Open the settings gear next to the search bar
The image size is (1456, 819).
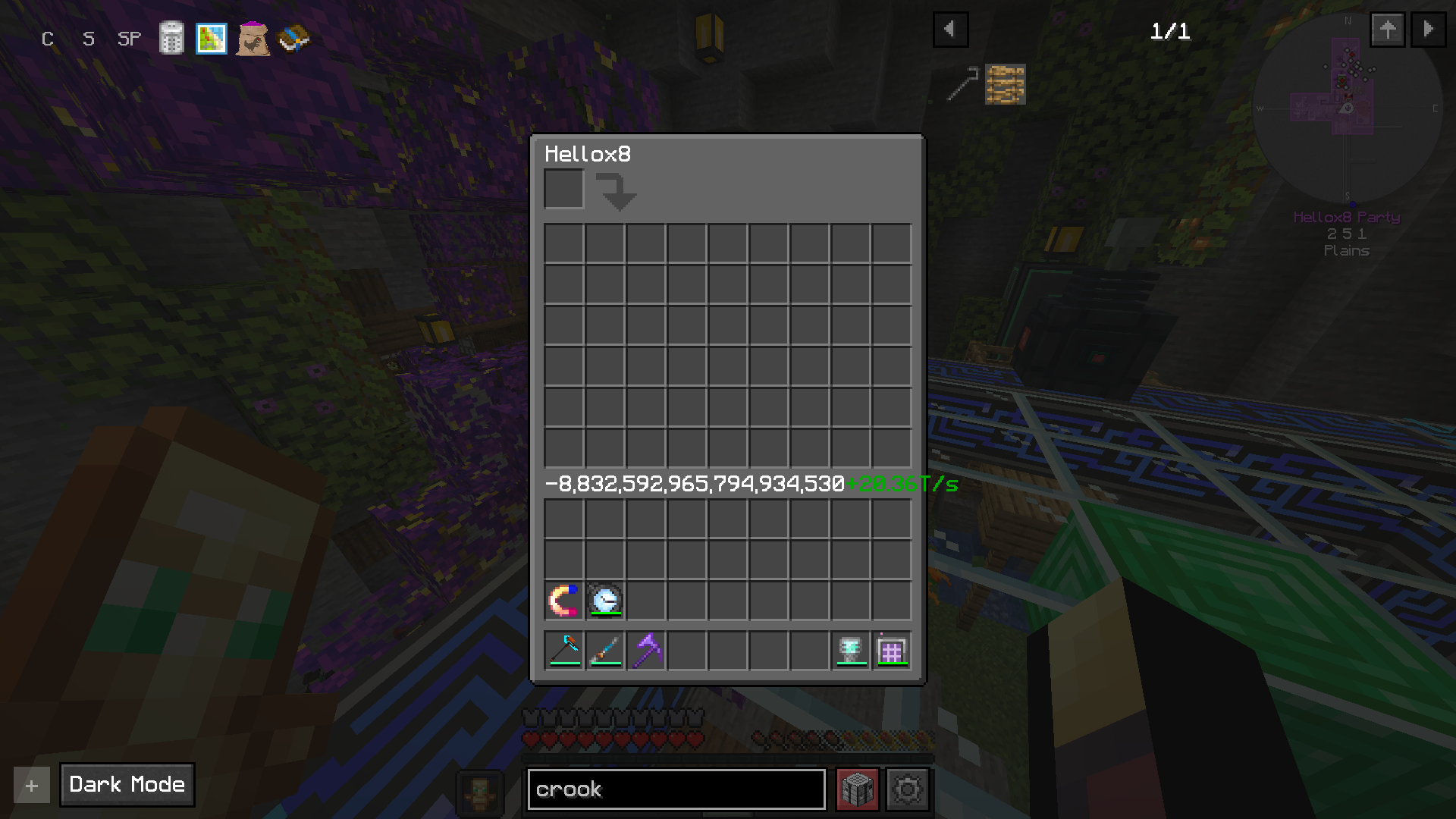tap(907, 789)
